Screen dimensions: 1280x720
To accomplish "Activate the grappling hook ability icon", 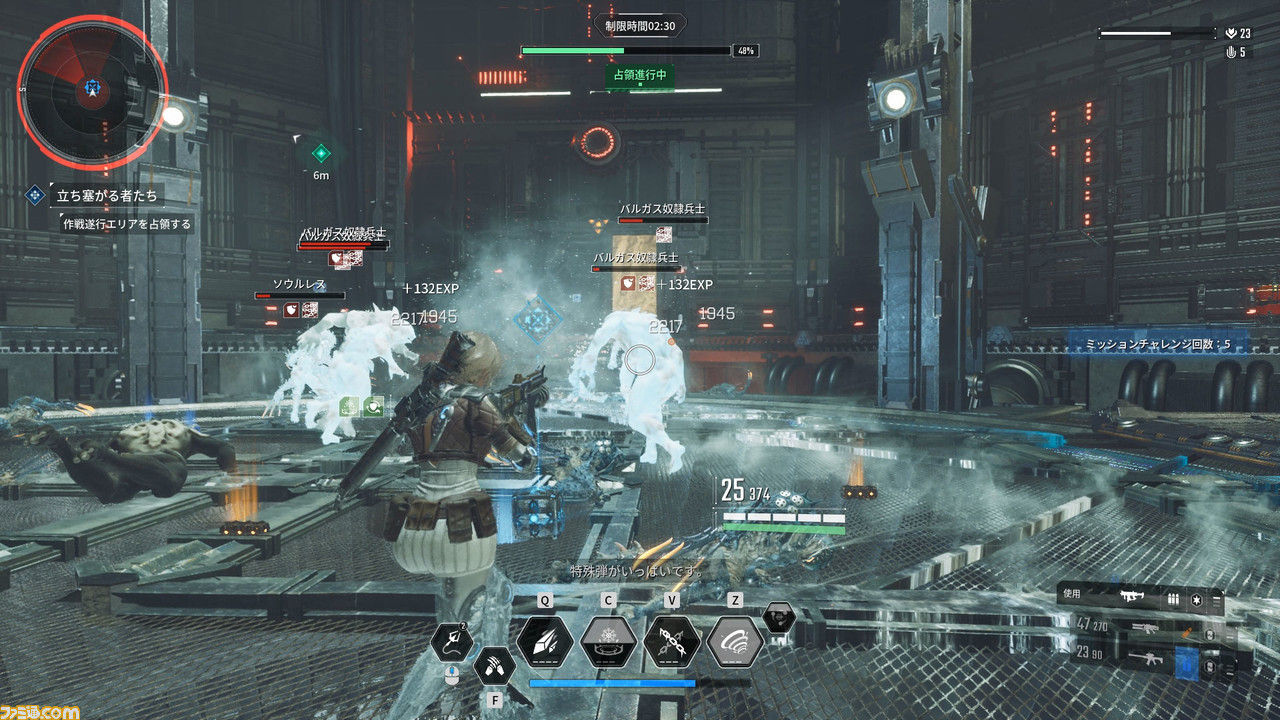I will click(453, 641).
